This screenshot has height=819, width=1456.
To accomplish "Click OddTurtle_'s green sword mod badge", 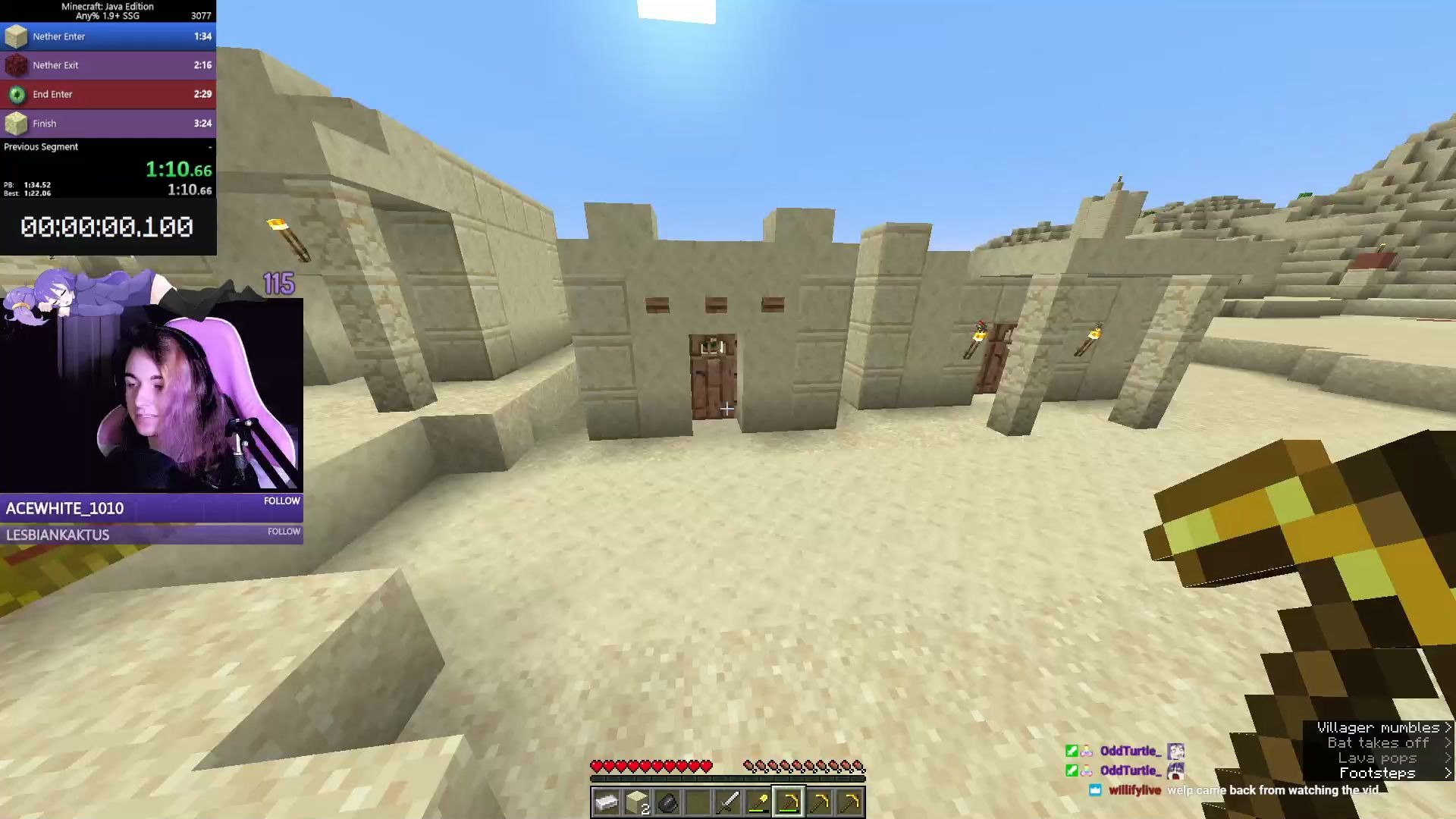I will [1071, 750].
